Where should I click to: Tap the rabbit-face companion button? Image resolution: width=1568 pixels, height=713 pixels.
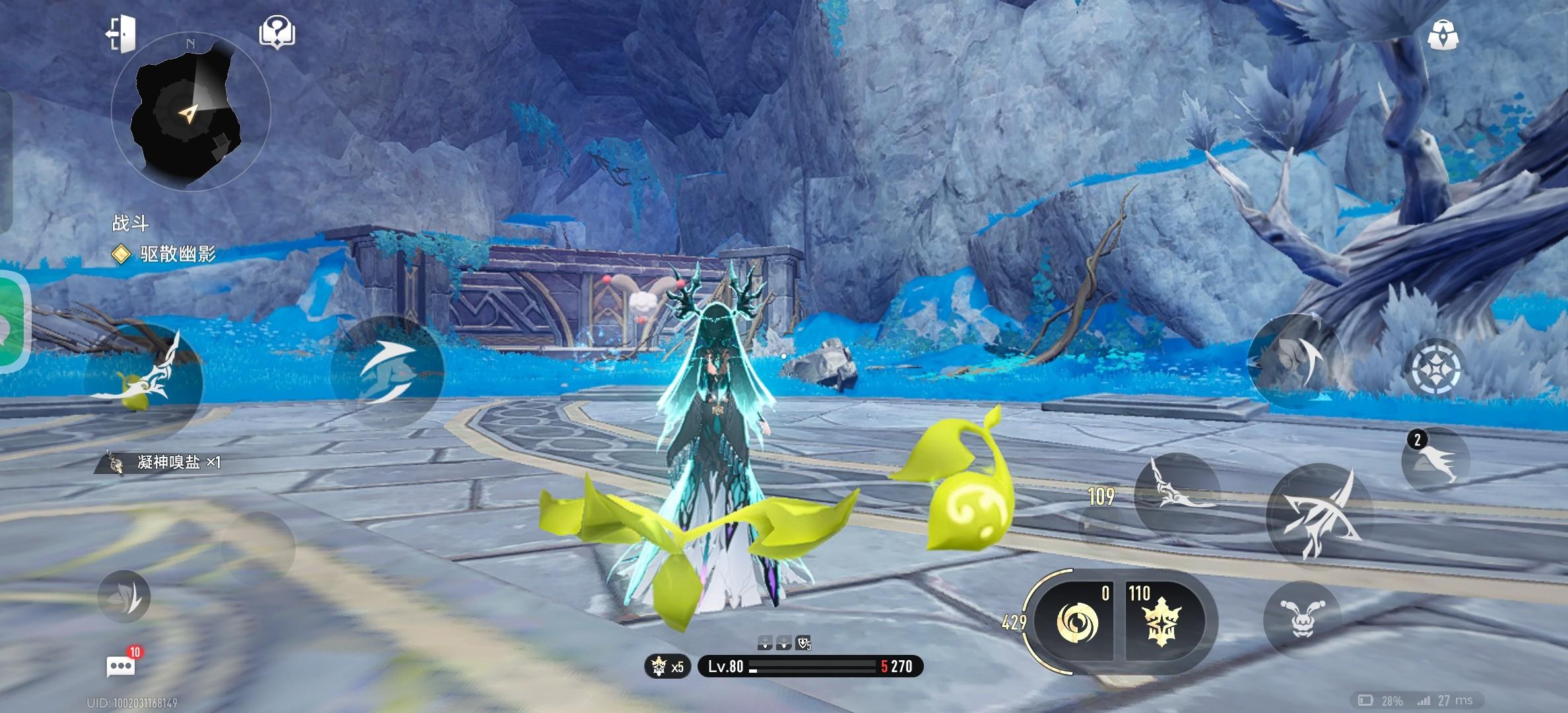(1301, 619)
